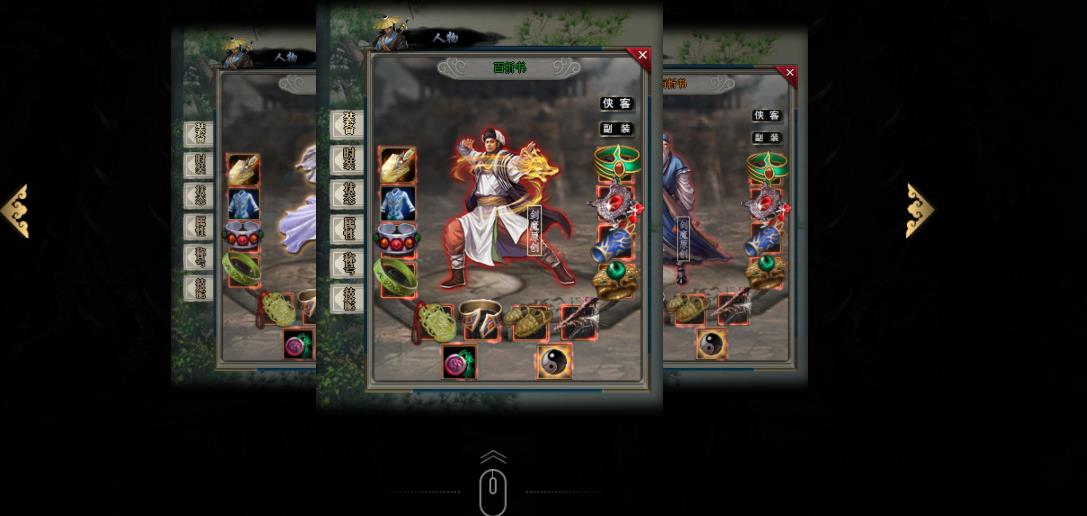Screen dimensions: 1087x516
Task: Click the 侠客 button in the front panel
Action: (x=616, y=104)
